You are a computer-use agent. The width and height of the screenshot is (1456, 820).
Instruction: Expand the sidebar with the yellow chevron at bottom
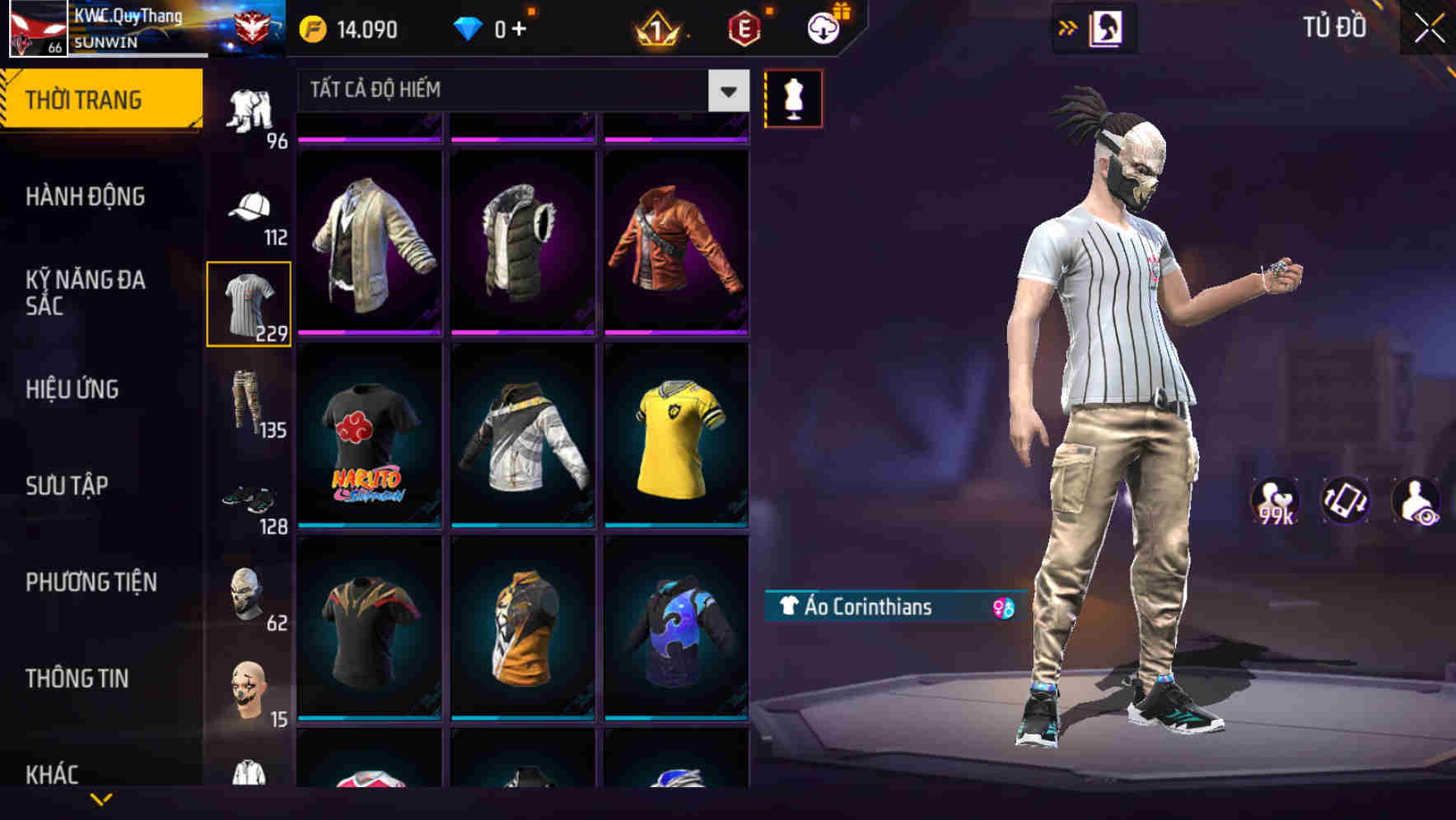click(101, 799)
